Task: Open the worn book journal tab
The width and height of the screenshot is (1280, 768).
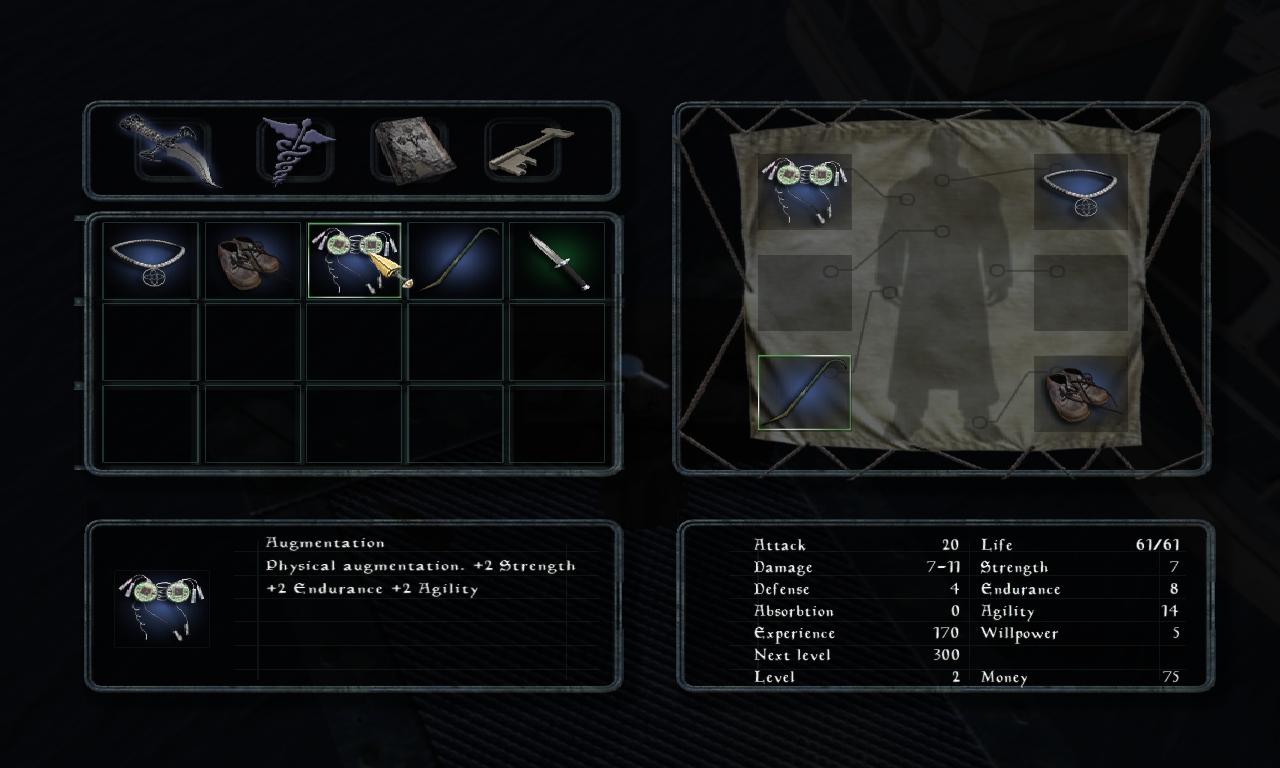Action: 411,152
